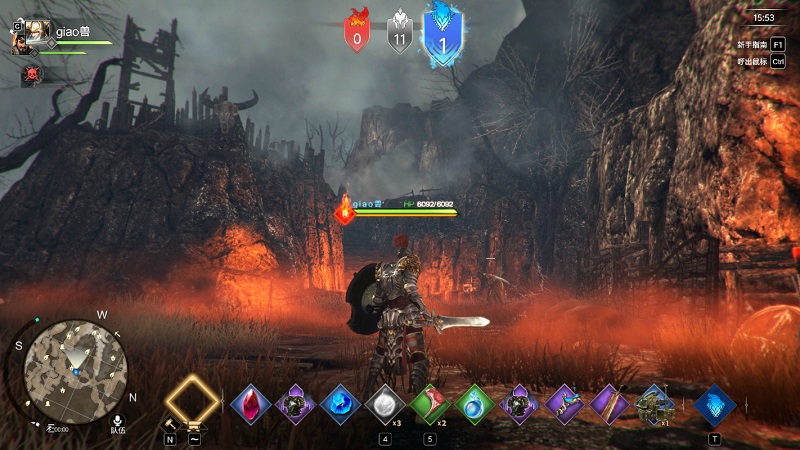
Task: Use the blue potion flask slot
Action: coord(473,404)
